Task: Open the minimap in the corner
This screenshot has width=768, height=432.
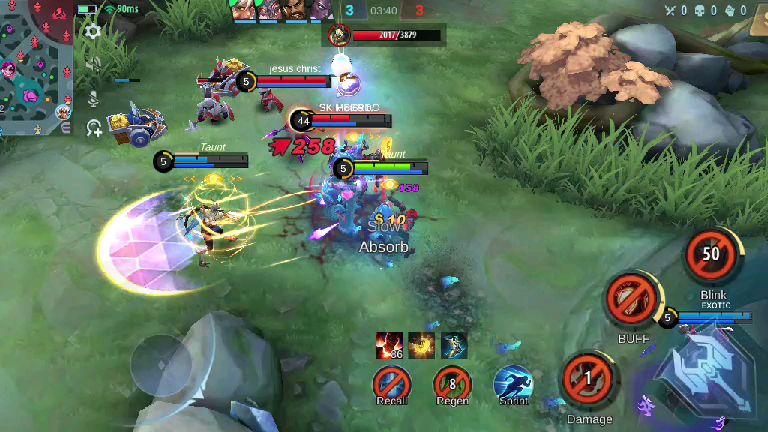Action: pos(36,67)
